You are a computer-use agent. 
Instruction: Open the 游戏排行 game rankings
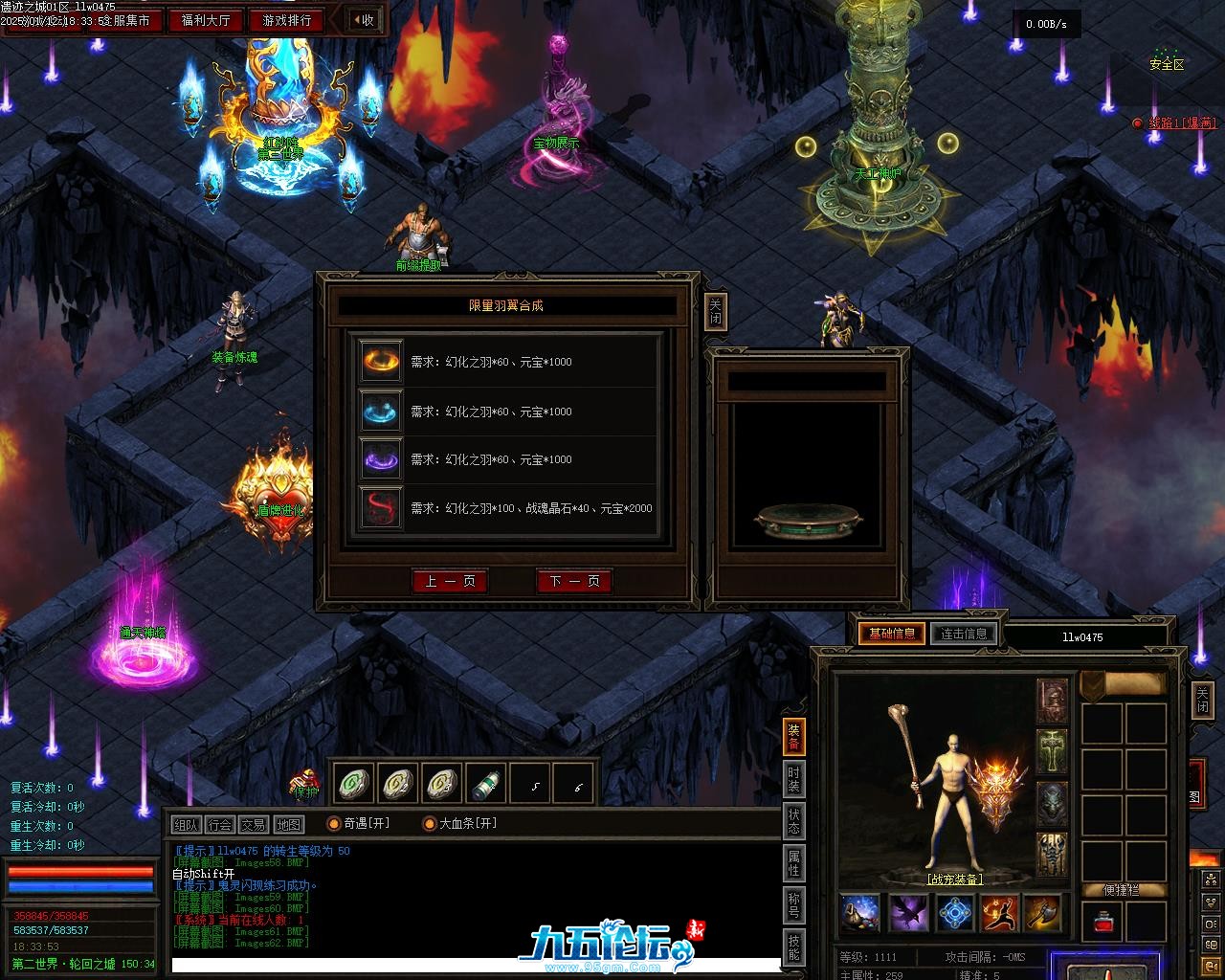pos(286,19)
